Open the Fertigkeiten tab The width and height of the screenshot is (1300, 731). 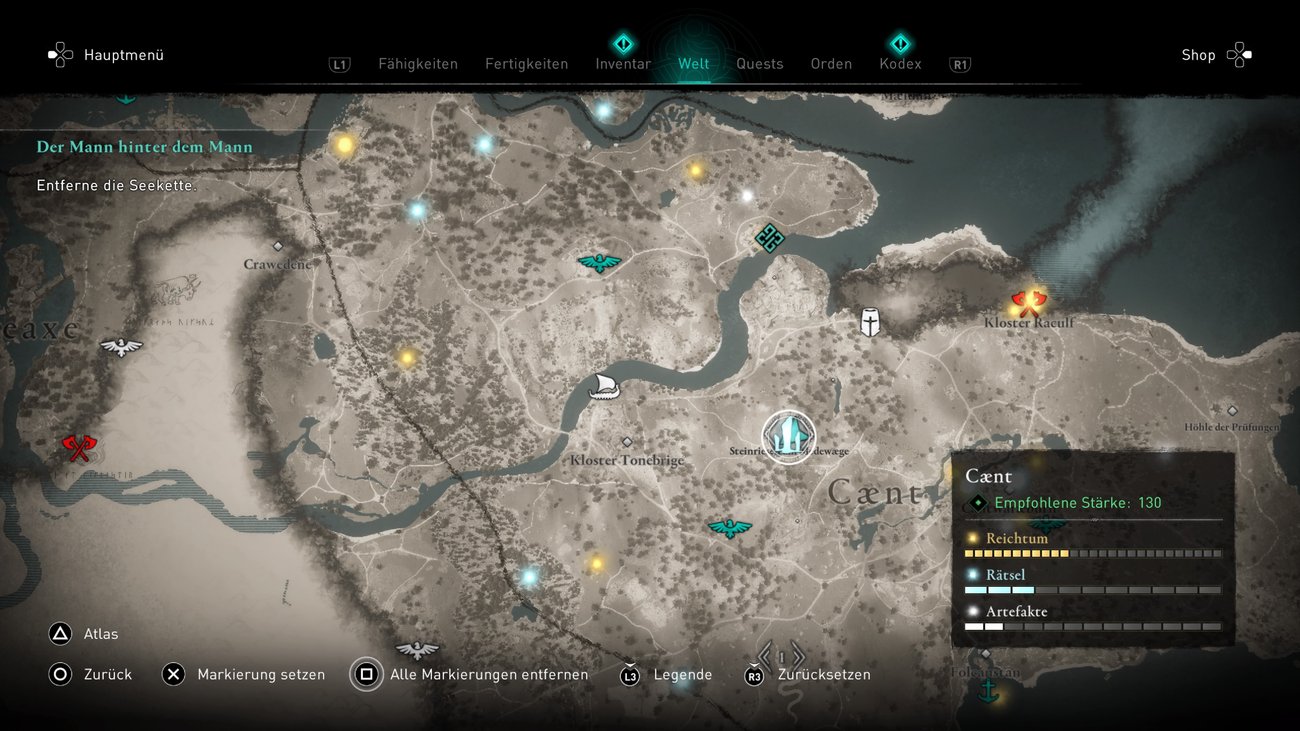coord(526,64)
